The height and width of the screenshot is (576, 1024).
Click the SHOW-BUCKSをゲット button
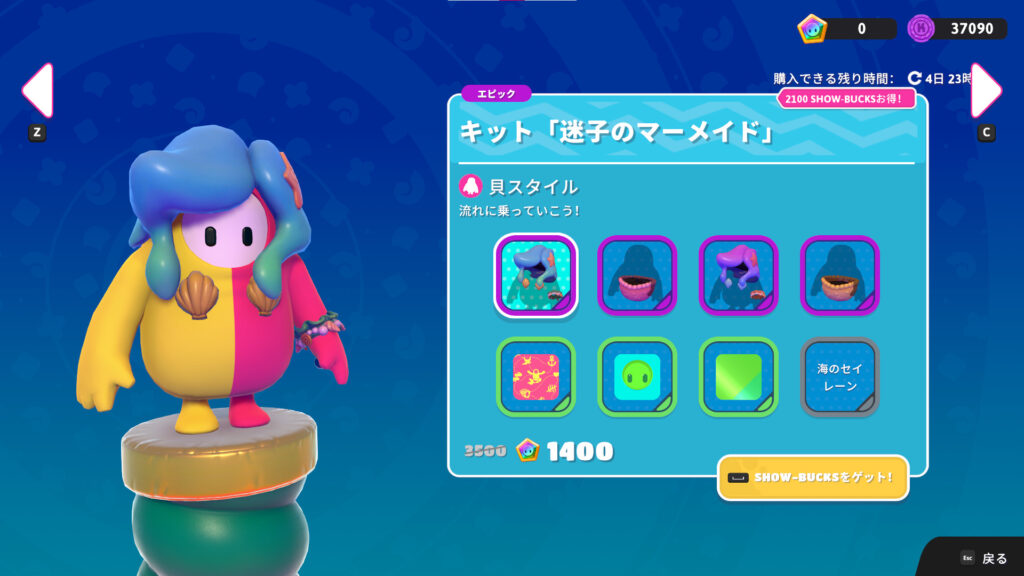pos(812,478)
